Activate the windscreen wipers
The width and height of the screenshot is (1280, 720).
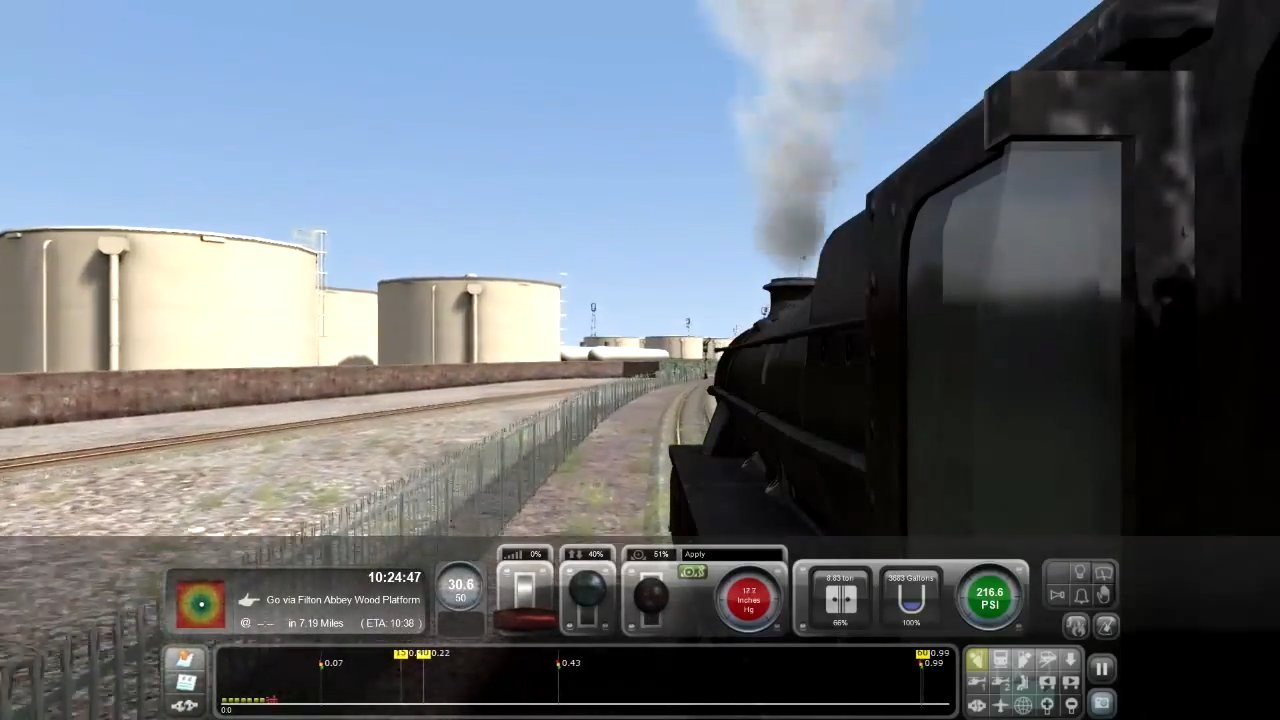click(x=1104, y=572)
